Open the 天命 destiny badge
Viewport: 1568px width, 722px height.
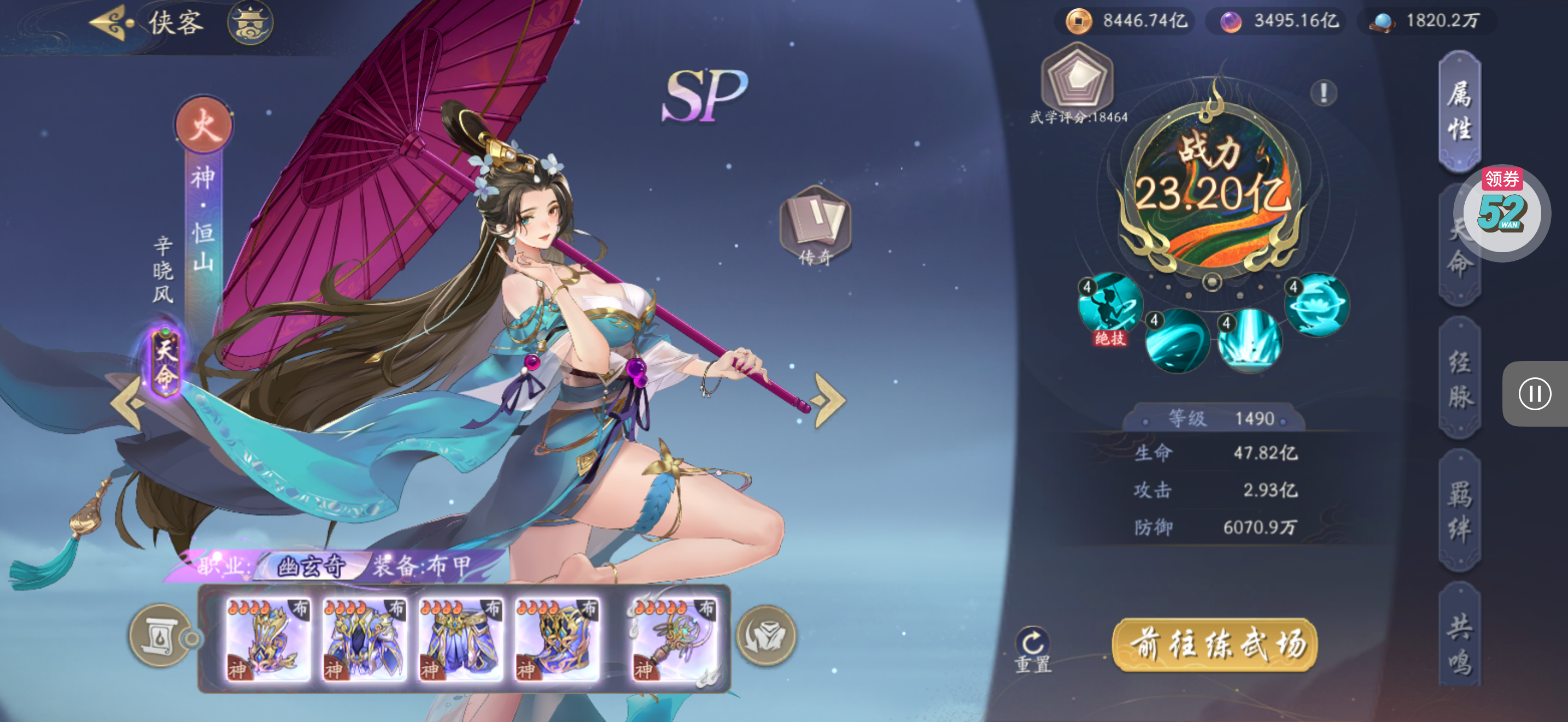[165, 363]
